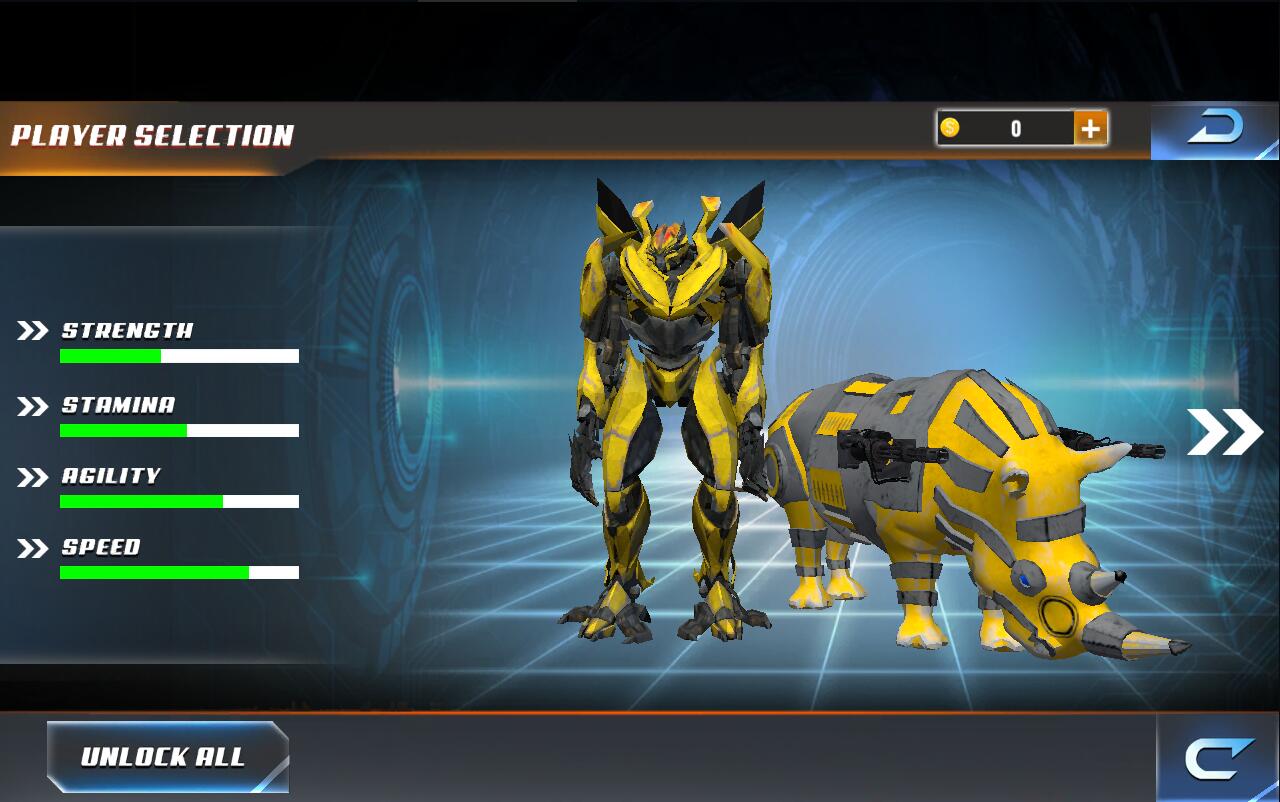Go back using the top-right return arrow
This screenshot has width=1280, height=802.
(x=1214, y=130)
